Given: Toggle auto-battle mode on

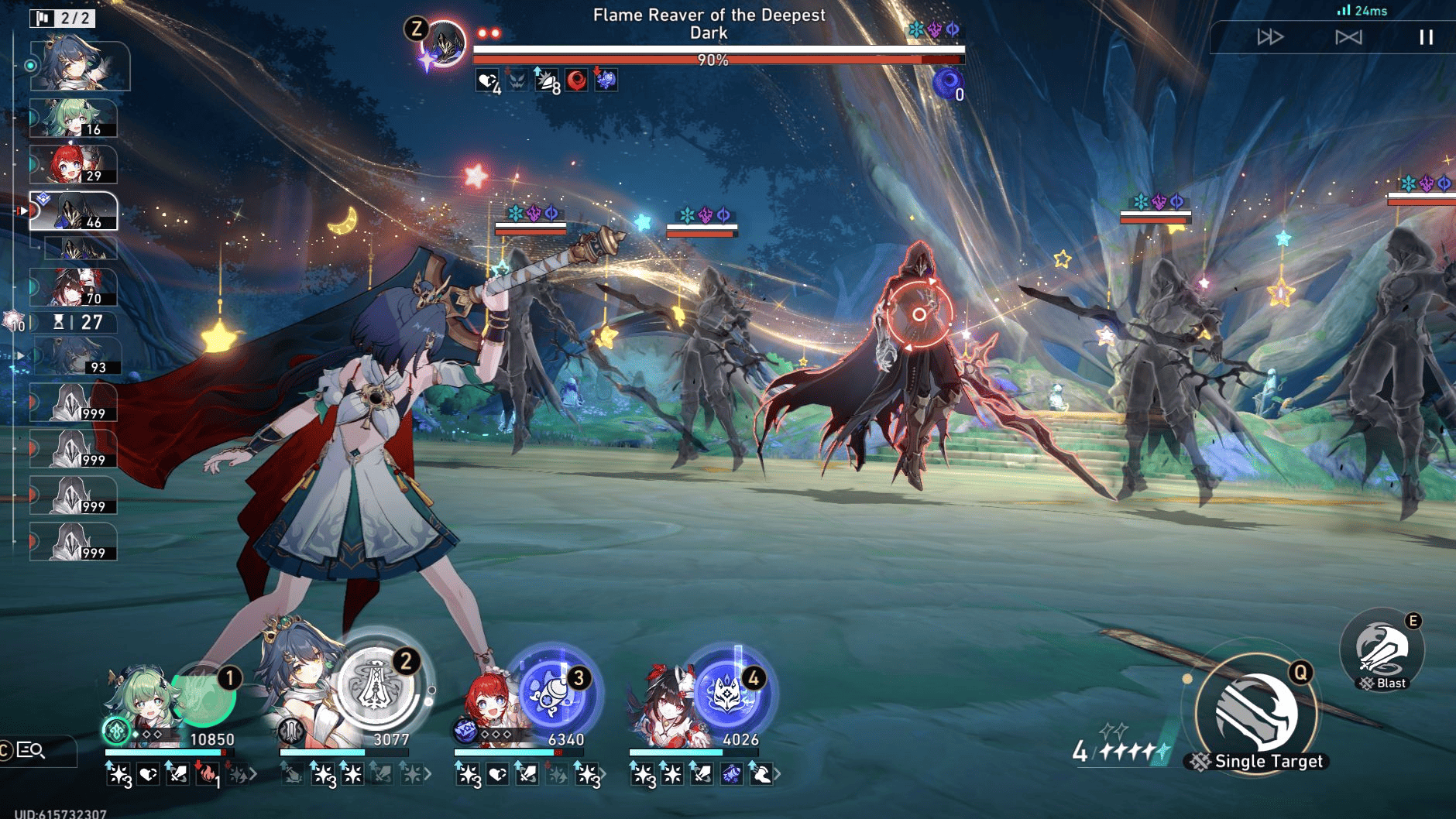Looking at the screenshot, I should 1349,36.
